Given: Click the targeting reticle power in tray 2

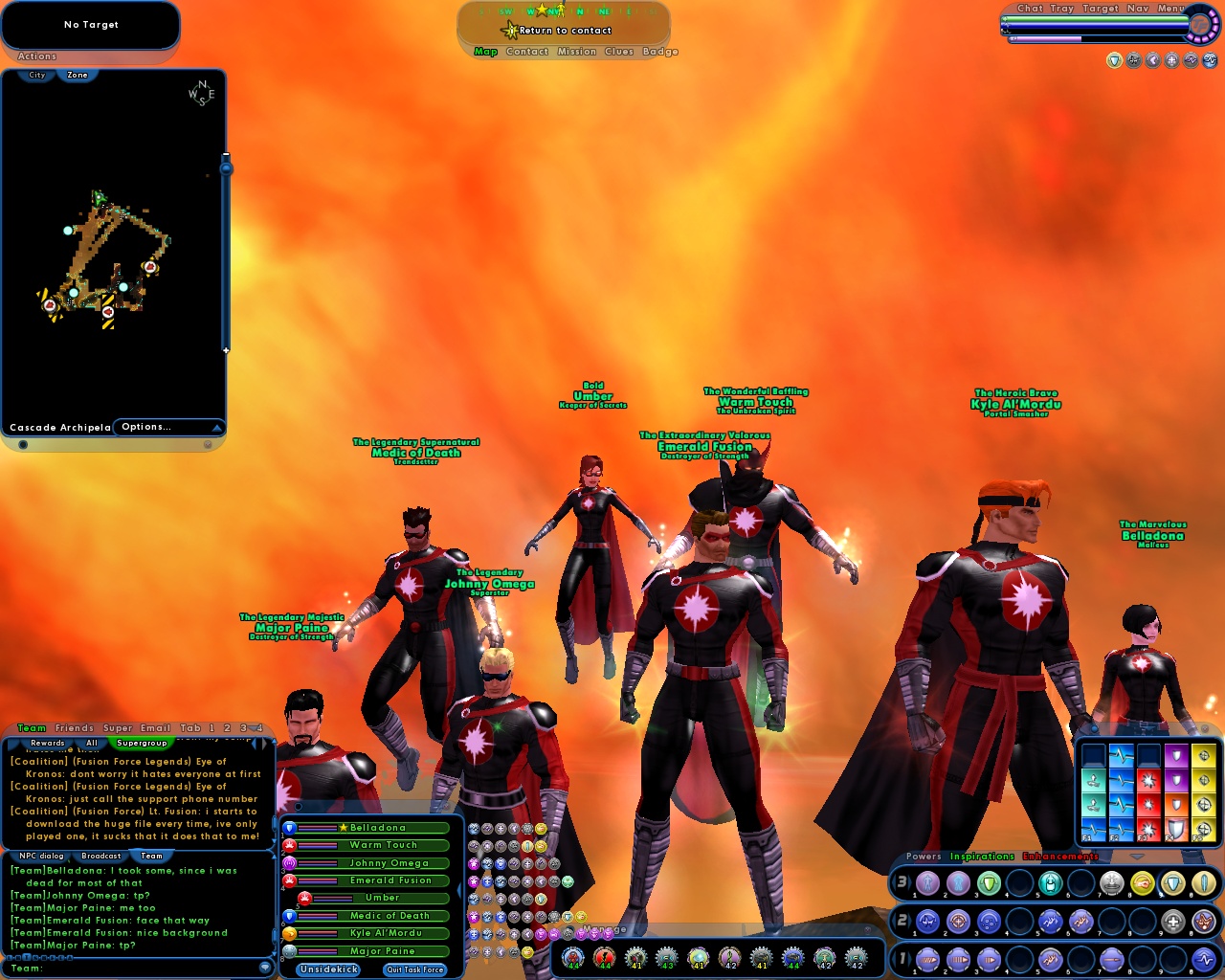Looking at the screenshot, I should (x=958, y=921).
